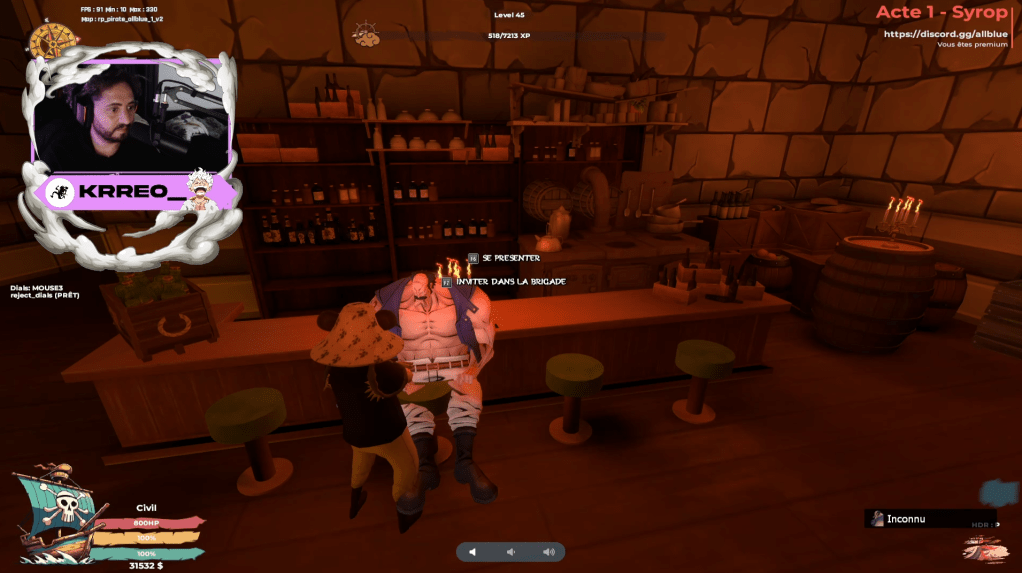Choose the middle speaker volume icon
This screenshot has width=1022, height=573.
[510, 552]
